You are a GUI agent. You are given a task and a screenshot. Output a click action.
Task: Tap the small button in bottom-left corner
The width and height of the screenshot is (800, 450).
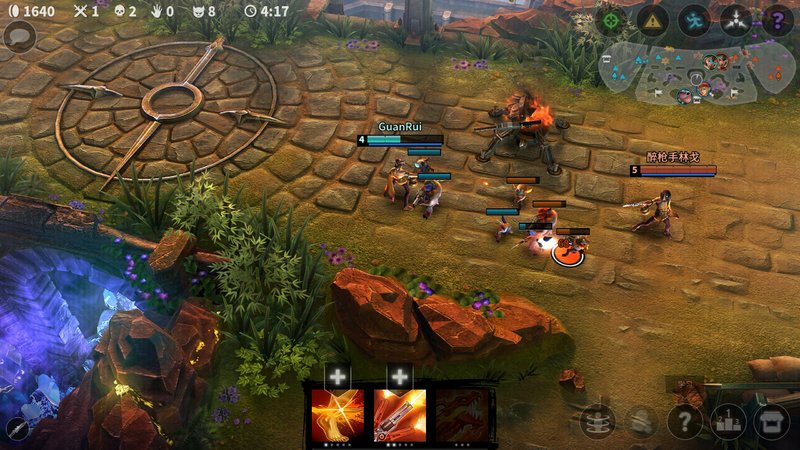pos(16,430)
